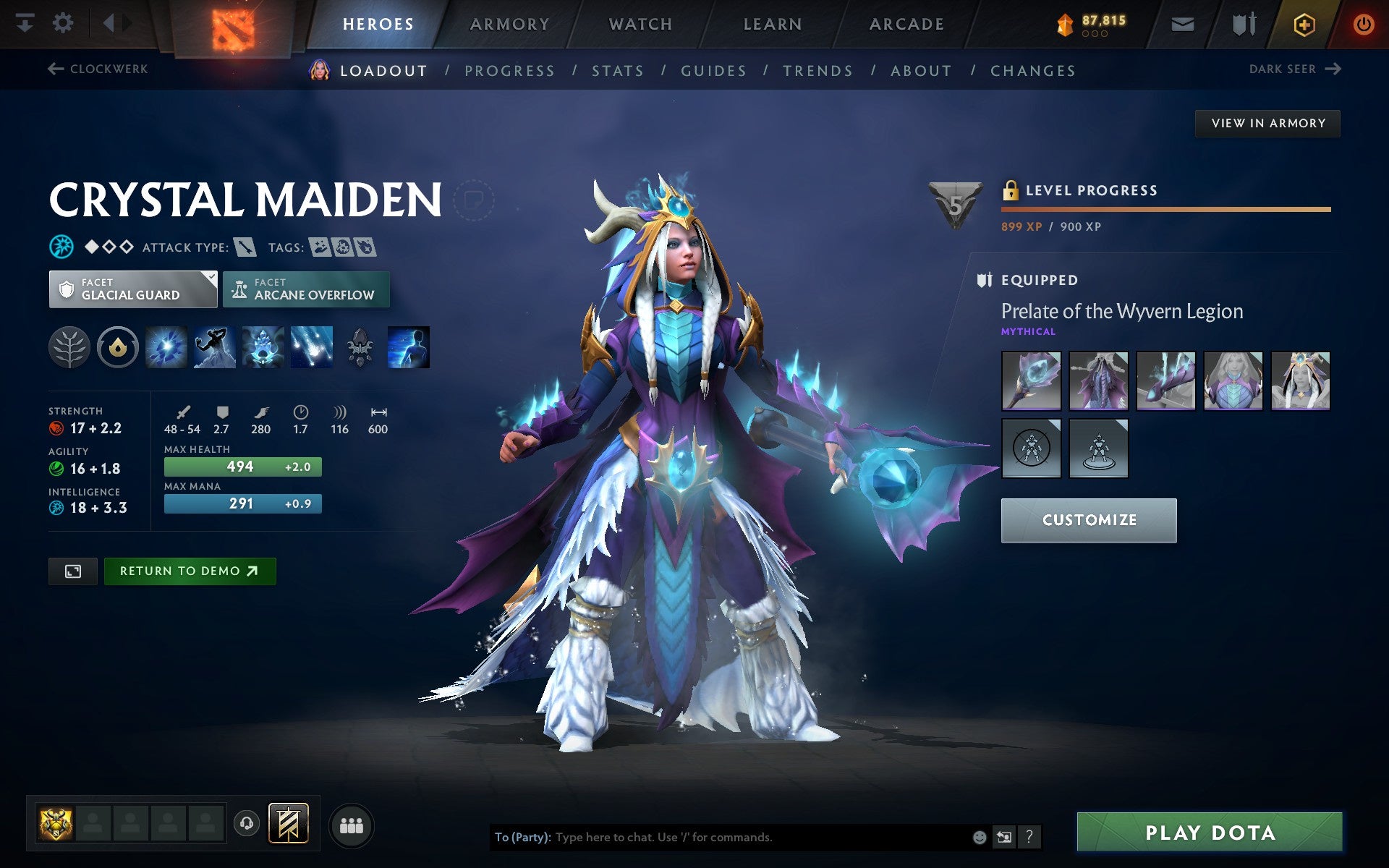This screenshot has width=1389, height=868.
Task: Advance to Dark Seer hero page
Action: tap(1293, 69)
